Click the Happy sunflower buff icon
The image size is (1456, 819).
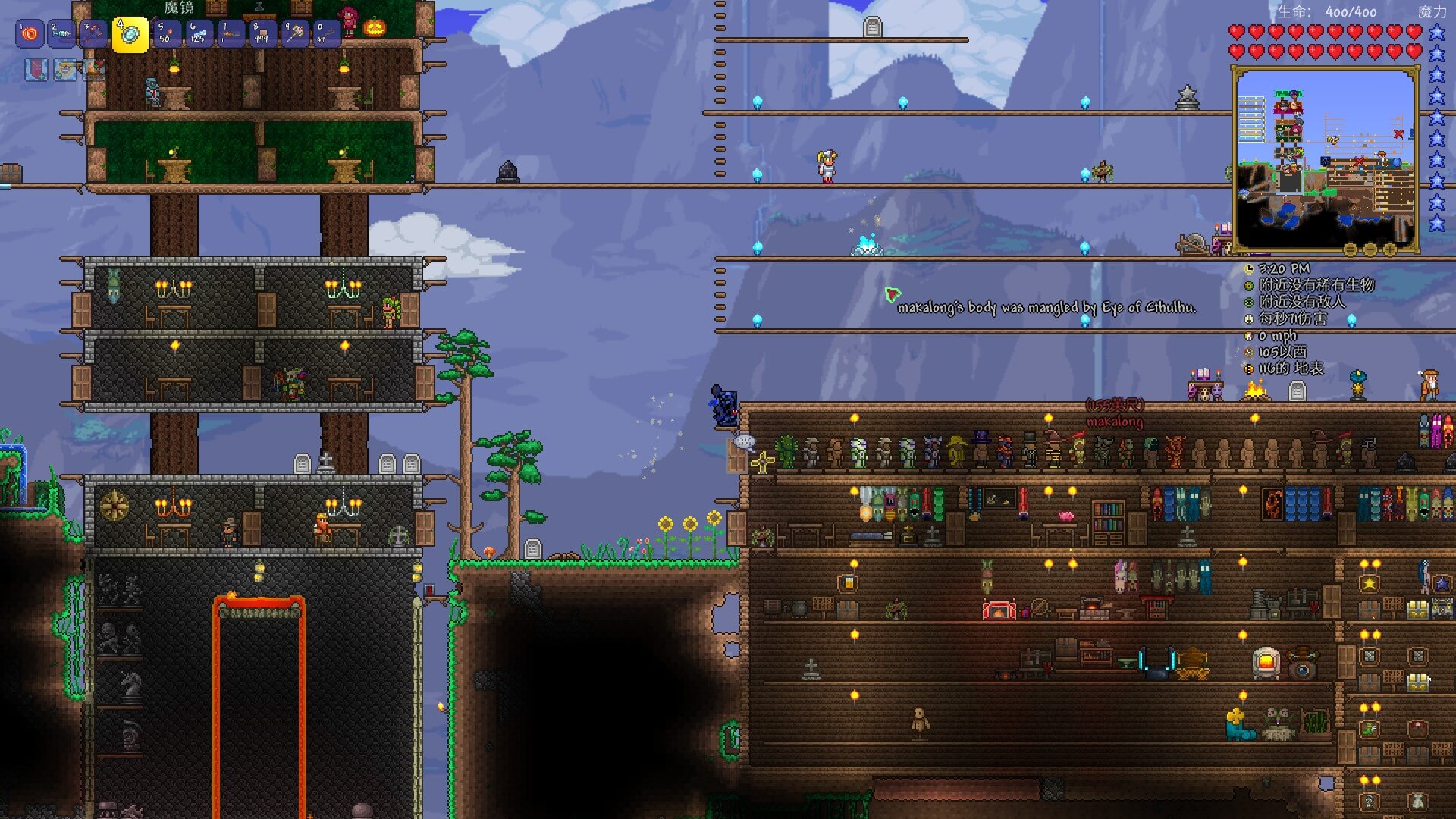click(65, 70)
